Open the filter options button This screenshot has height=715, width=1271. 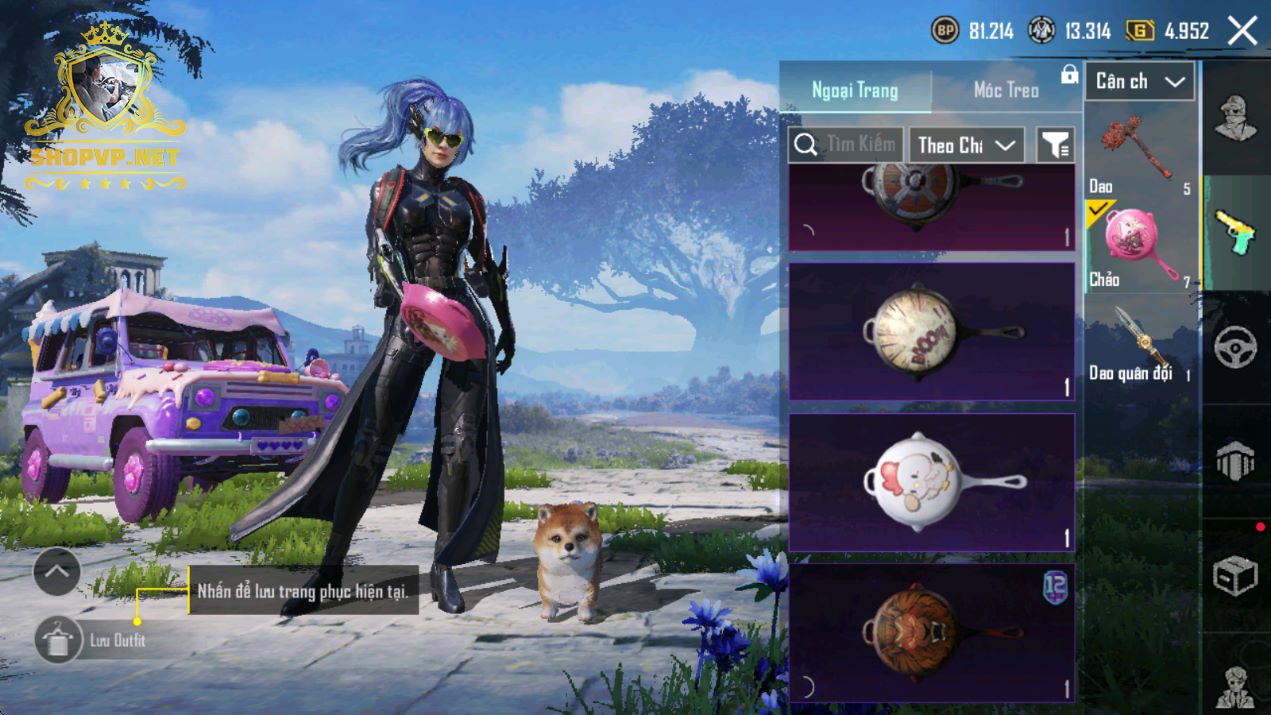click(1055, 146)
